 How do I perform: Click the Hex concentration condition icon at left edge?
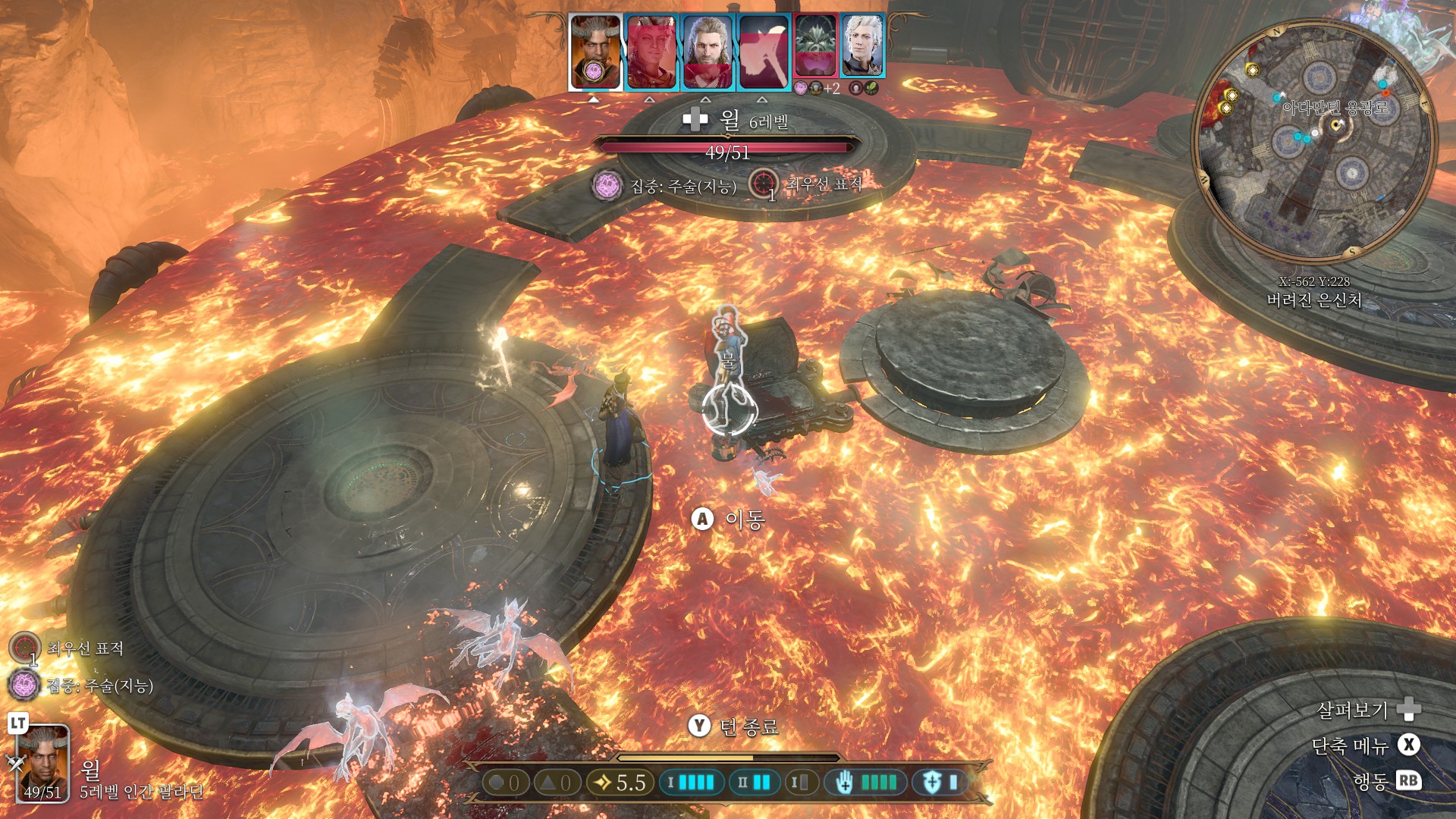(x=24, y=686)
